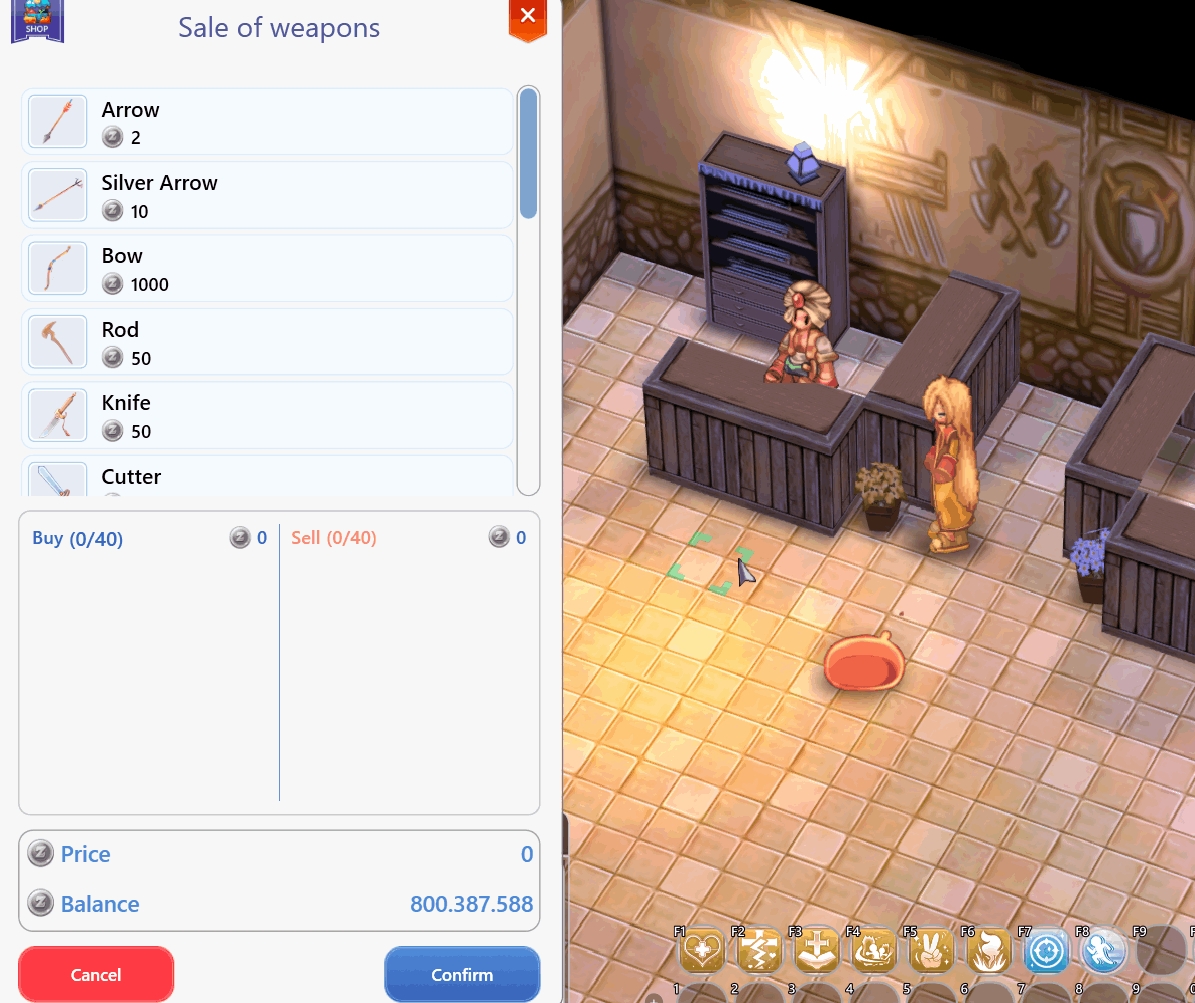Use the flame skill on F6
This screenshot has height=1003, width=1195.
(988, 951)
